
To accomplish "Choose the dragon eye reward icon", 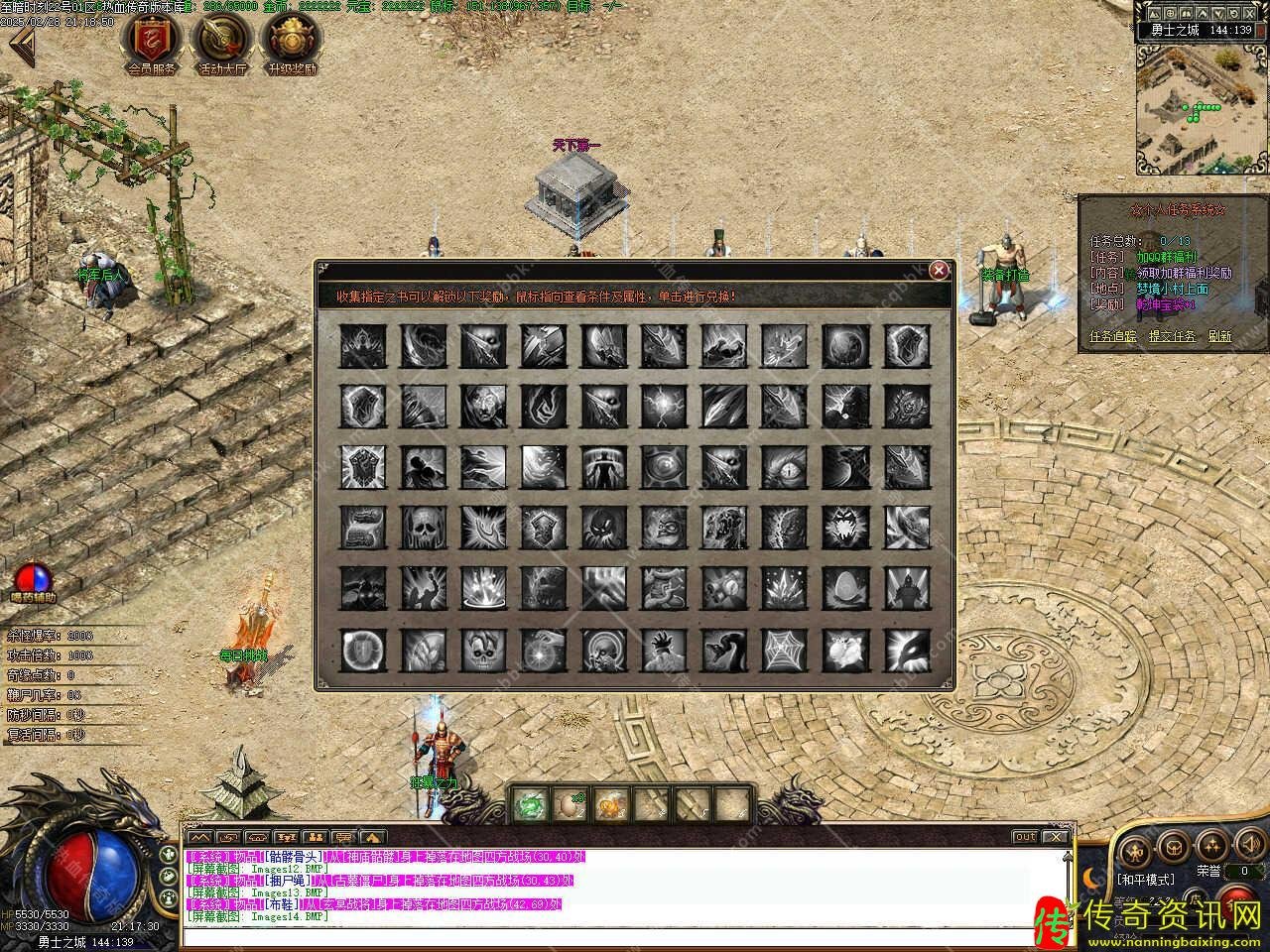I will point(785,467).
